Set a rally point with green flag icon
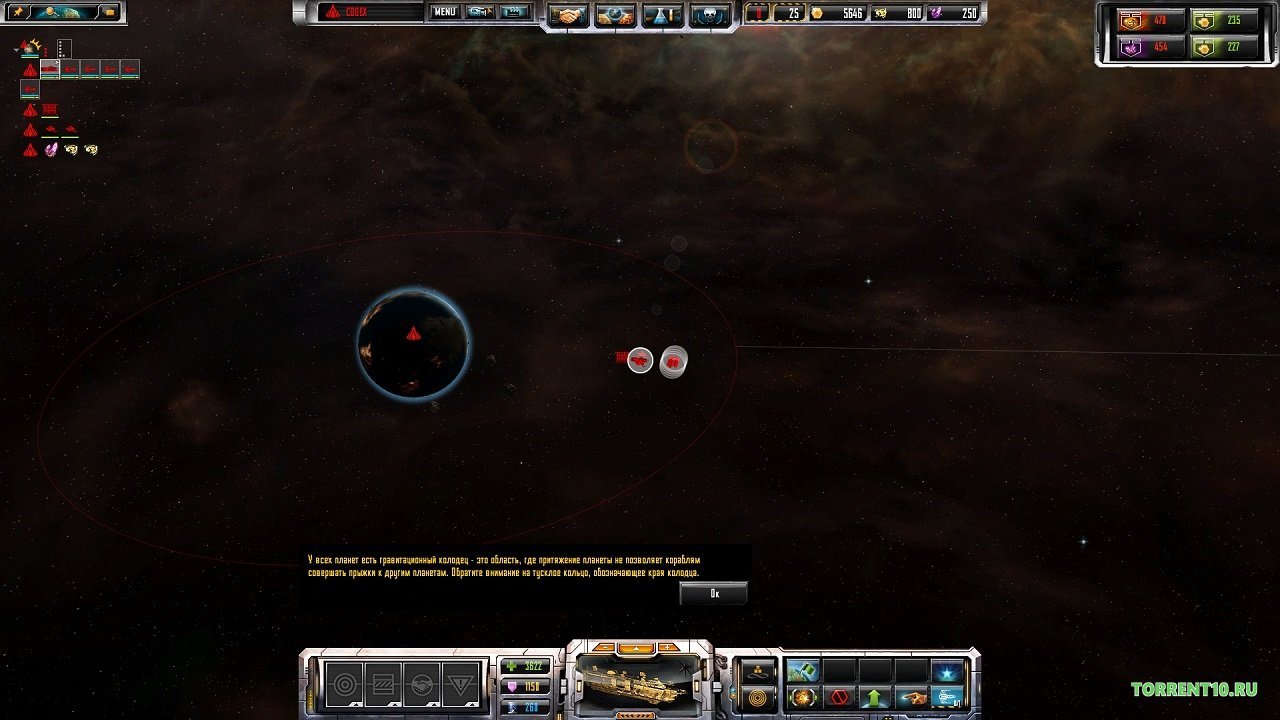 coord(803,671)
